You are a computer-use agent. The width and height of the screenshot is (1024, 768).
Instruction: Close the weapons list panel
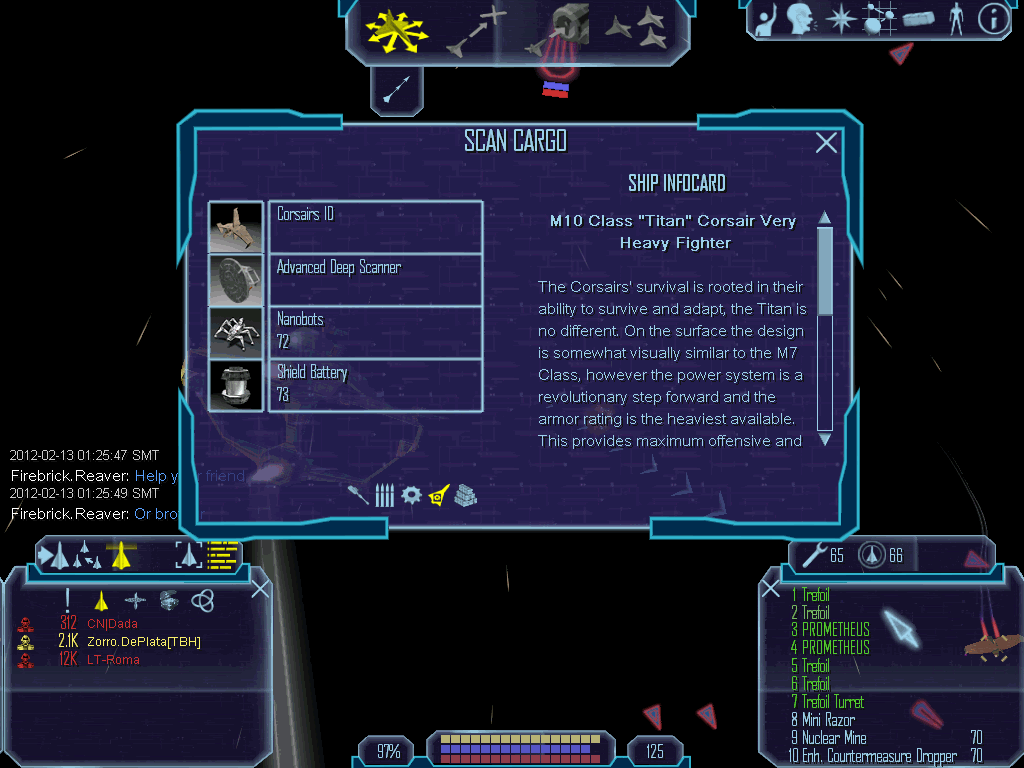pyautogui.click(x=771, y=589)
